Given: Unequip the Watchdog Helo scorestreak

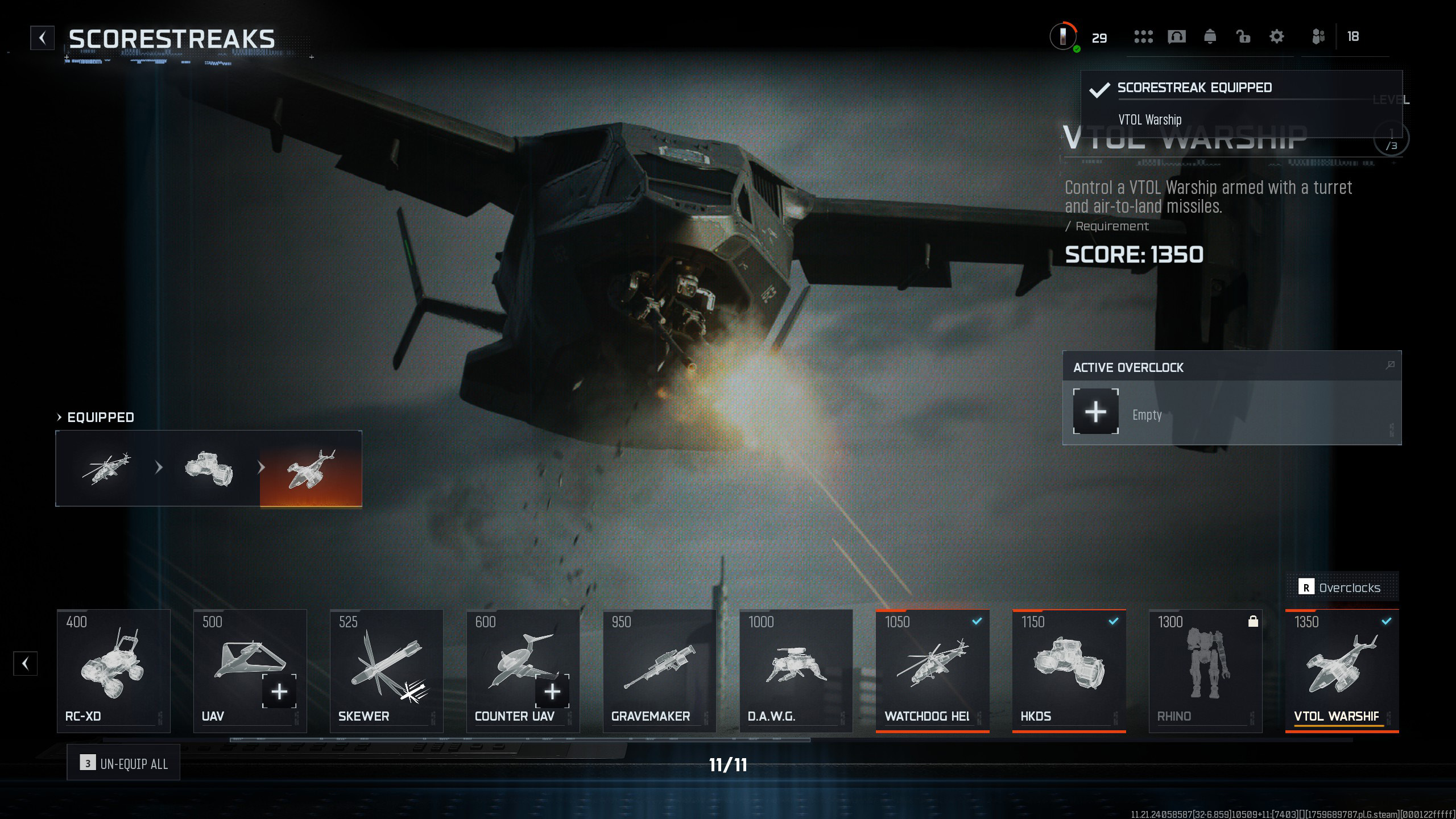Looking at the screenshot, I should [933, 671].
